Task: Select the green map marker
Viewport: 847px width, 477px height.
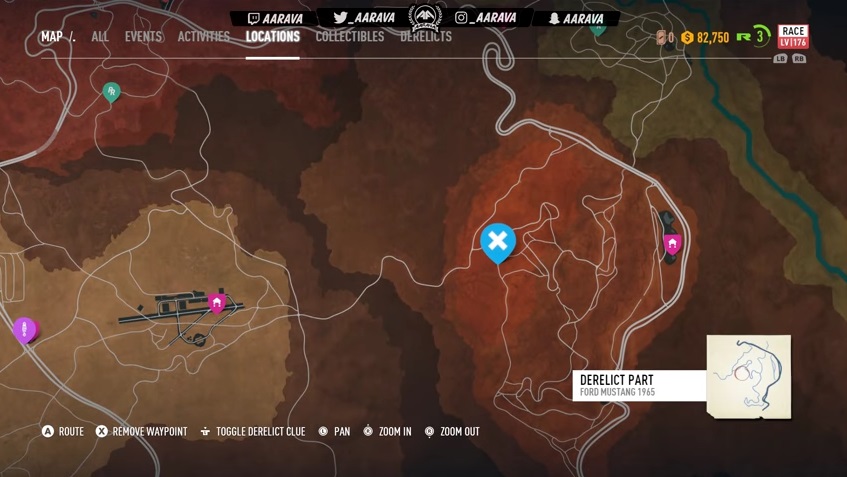Action: click(x=112, y=92)
